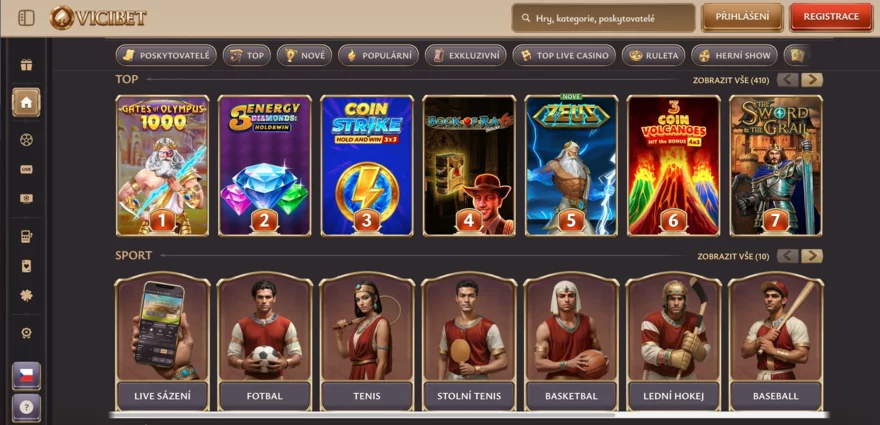Viewport: 880px width, 425px height.
Task: Open the Registrace sign-up button
Action: pos(831,17)
